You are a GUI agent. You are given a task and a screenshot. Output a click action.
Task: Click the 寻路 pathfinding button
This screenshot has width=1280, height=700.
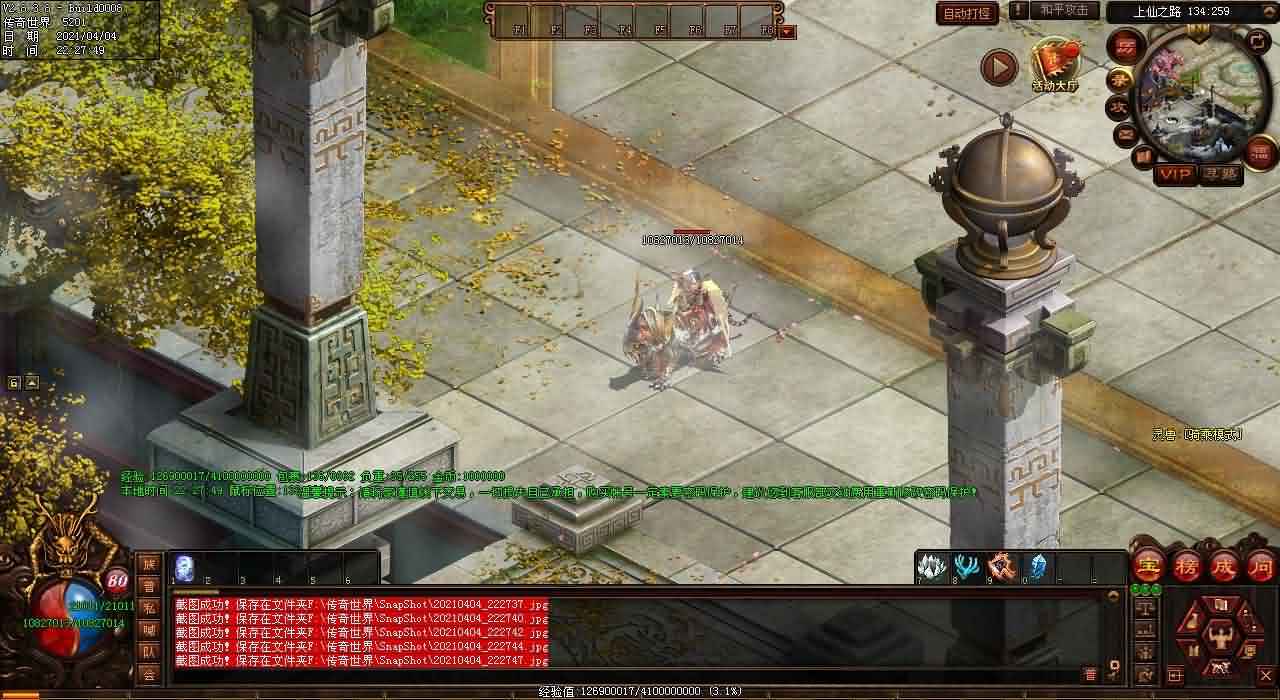[x=1220, y=174]
